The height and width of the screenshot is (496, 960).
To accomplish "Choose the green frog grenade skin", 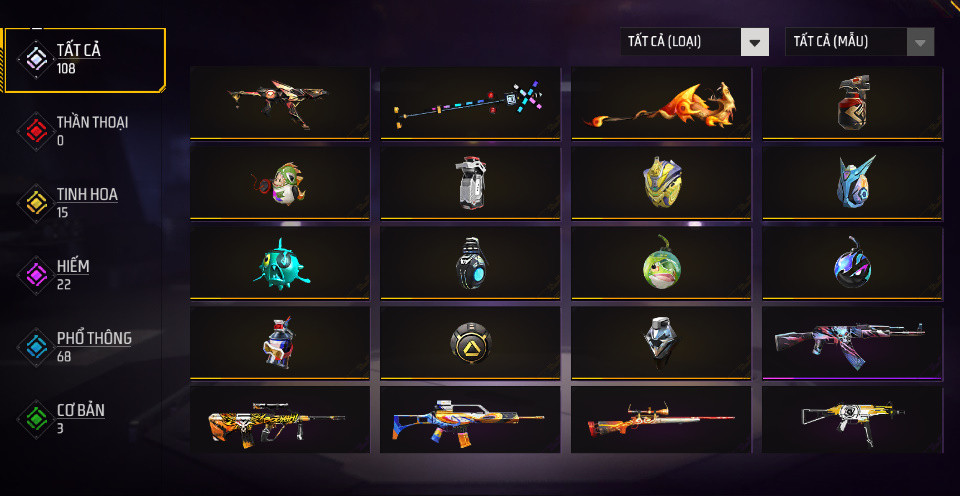I will click(x=661, y=264).
